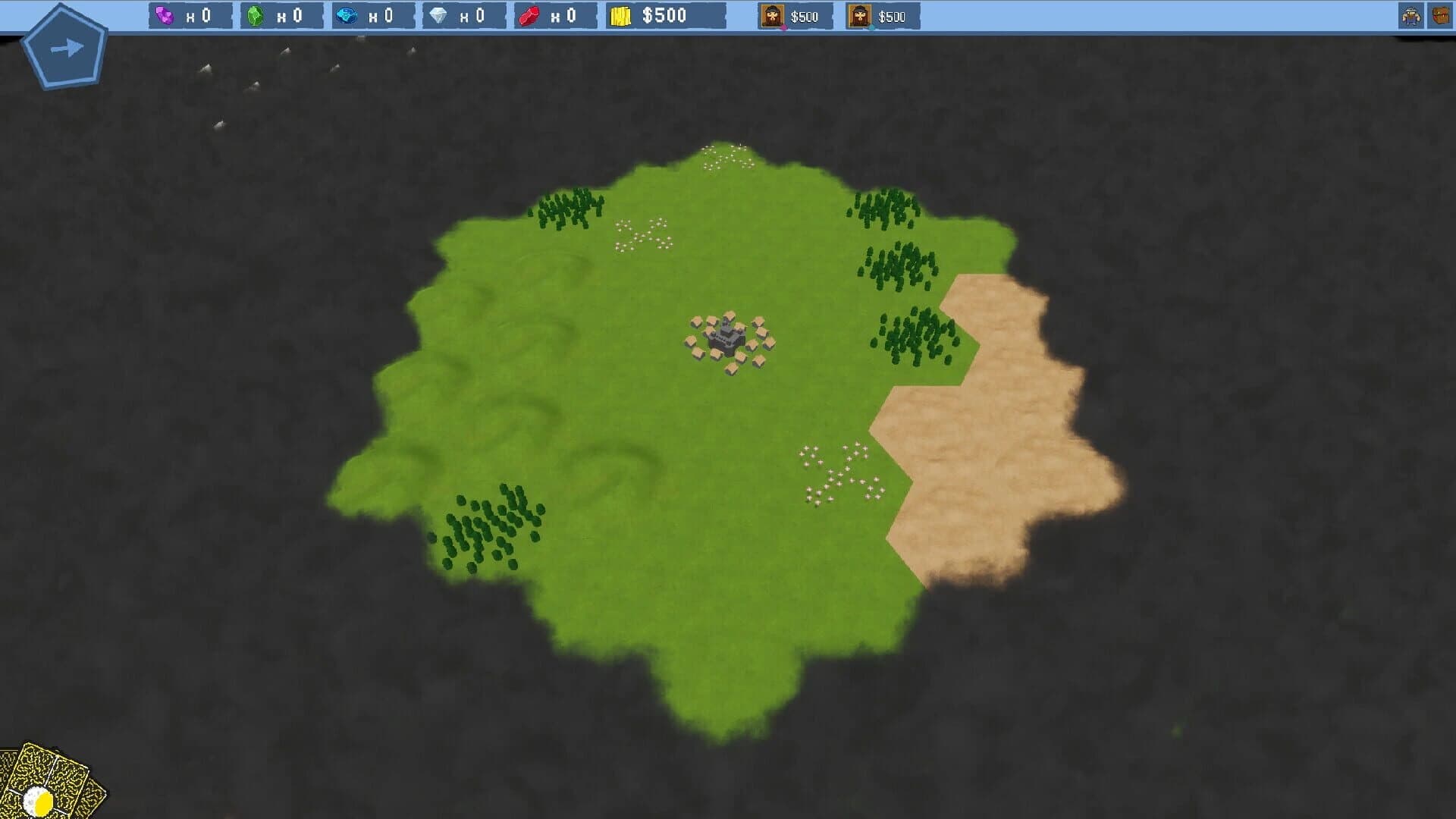Click the blue sapphire resource icon

click(345, 14)
